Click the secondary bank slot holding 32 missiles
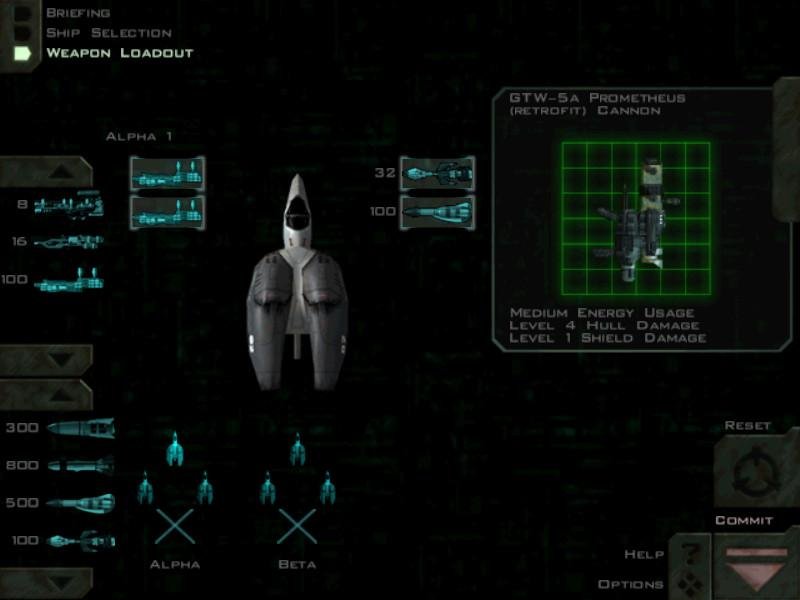 tap(437, 173)
